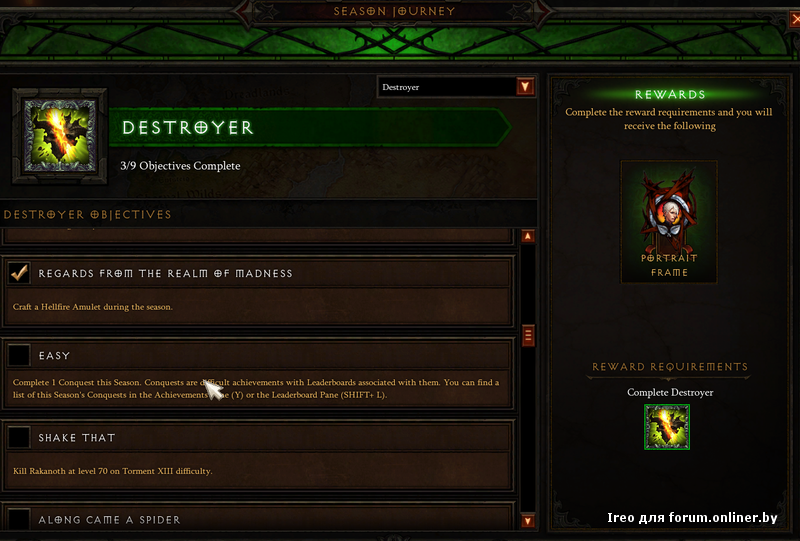The height and width of the screenshot is (541, 800).
Task: Click the Portrait Frame reward
Action: point(669,223)
